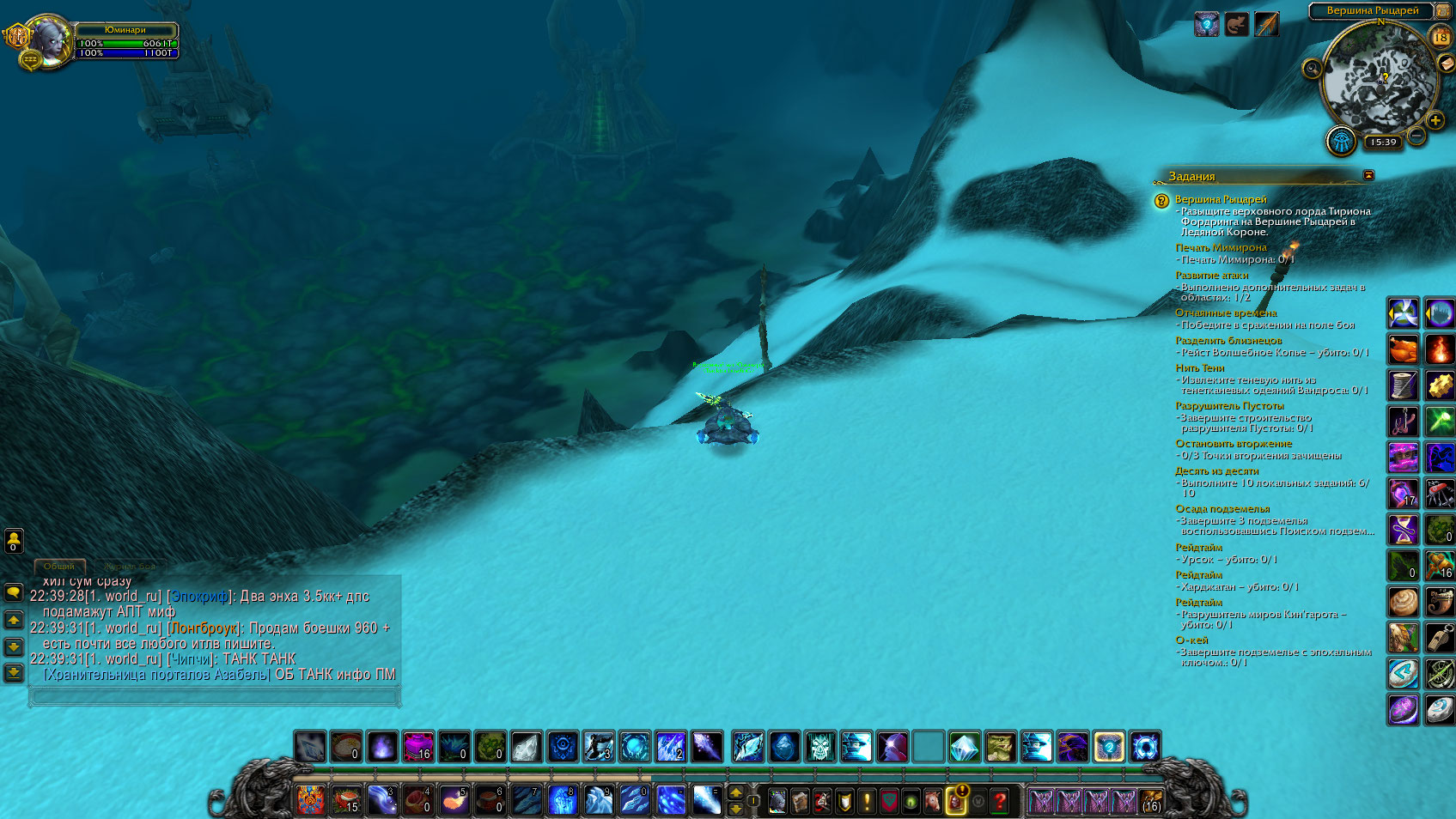This screenshot has height=819, width=1456.
Task: Switch to the Журнал боя chat tab
Action: coord(129,566)
